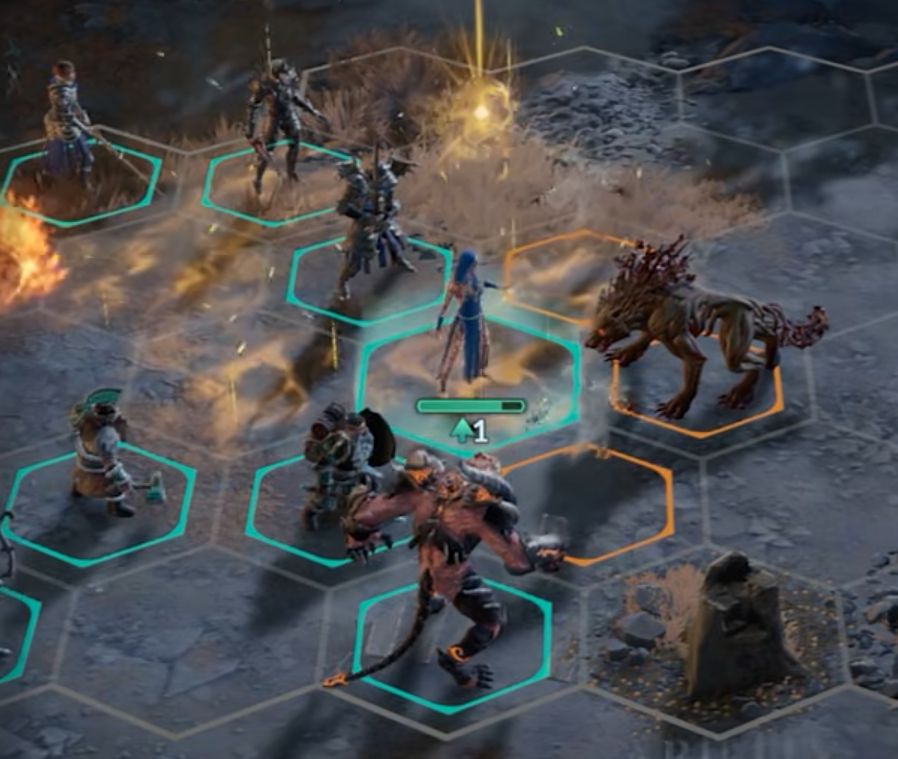The height and width of the screenshot is (759, 898).
Task: Choose the dwarf holding a hammer
Action: (104, 455)
